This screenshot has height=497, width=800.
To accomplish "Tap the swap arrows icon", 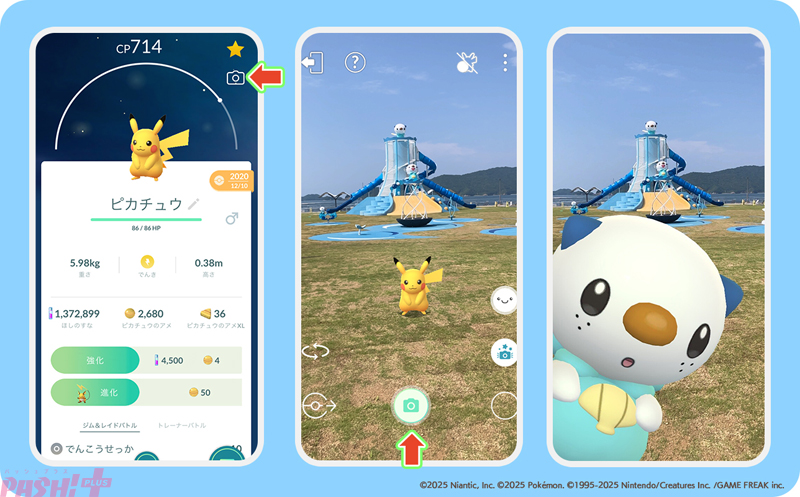I will (315, 351).
